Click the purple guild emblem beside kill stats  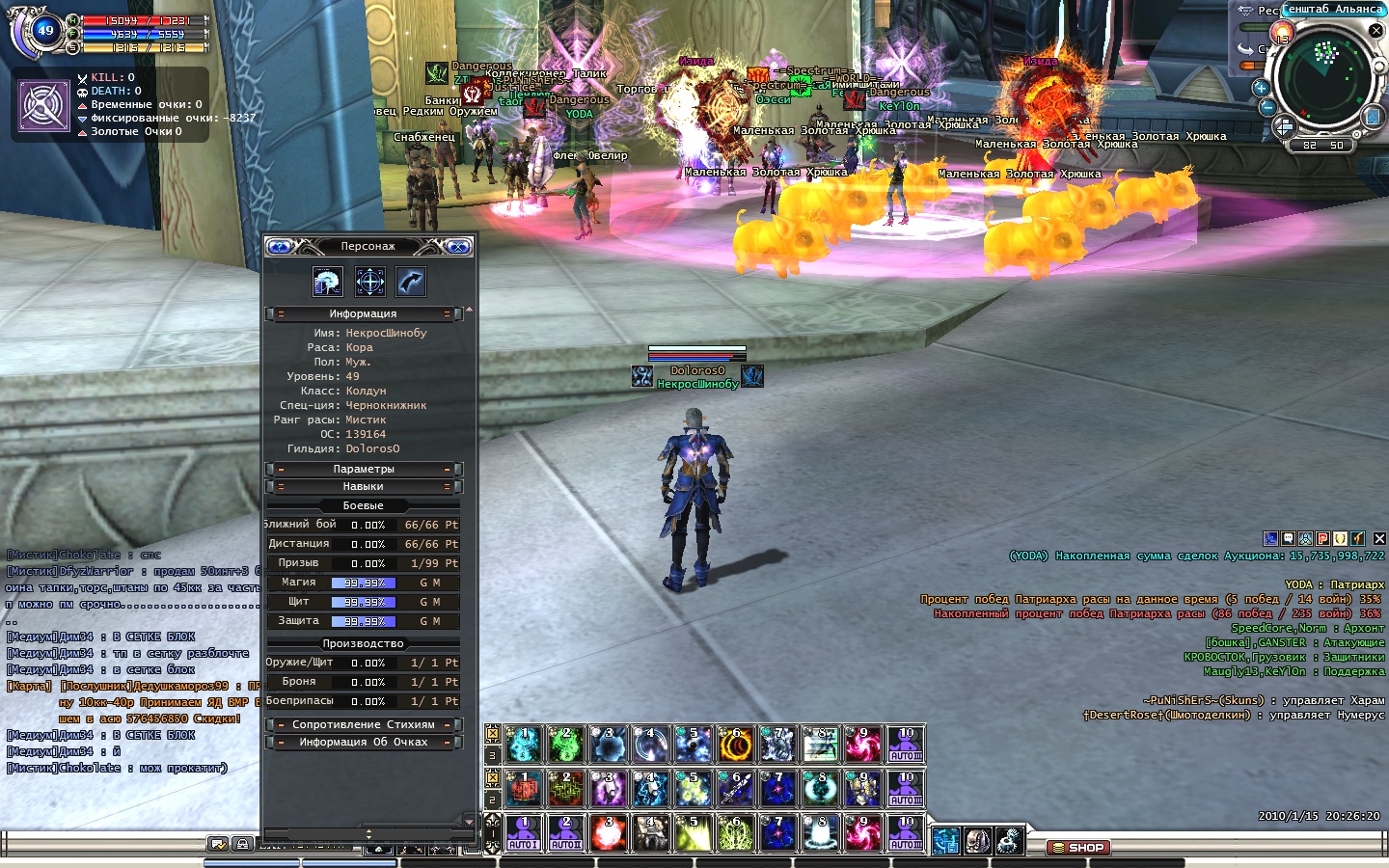pyautogui.click(x=44, y=105)
